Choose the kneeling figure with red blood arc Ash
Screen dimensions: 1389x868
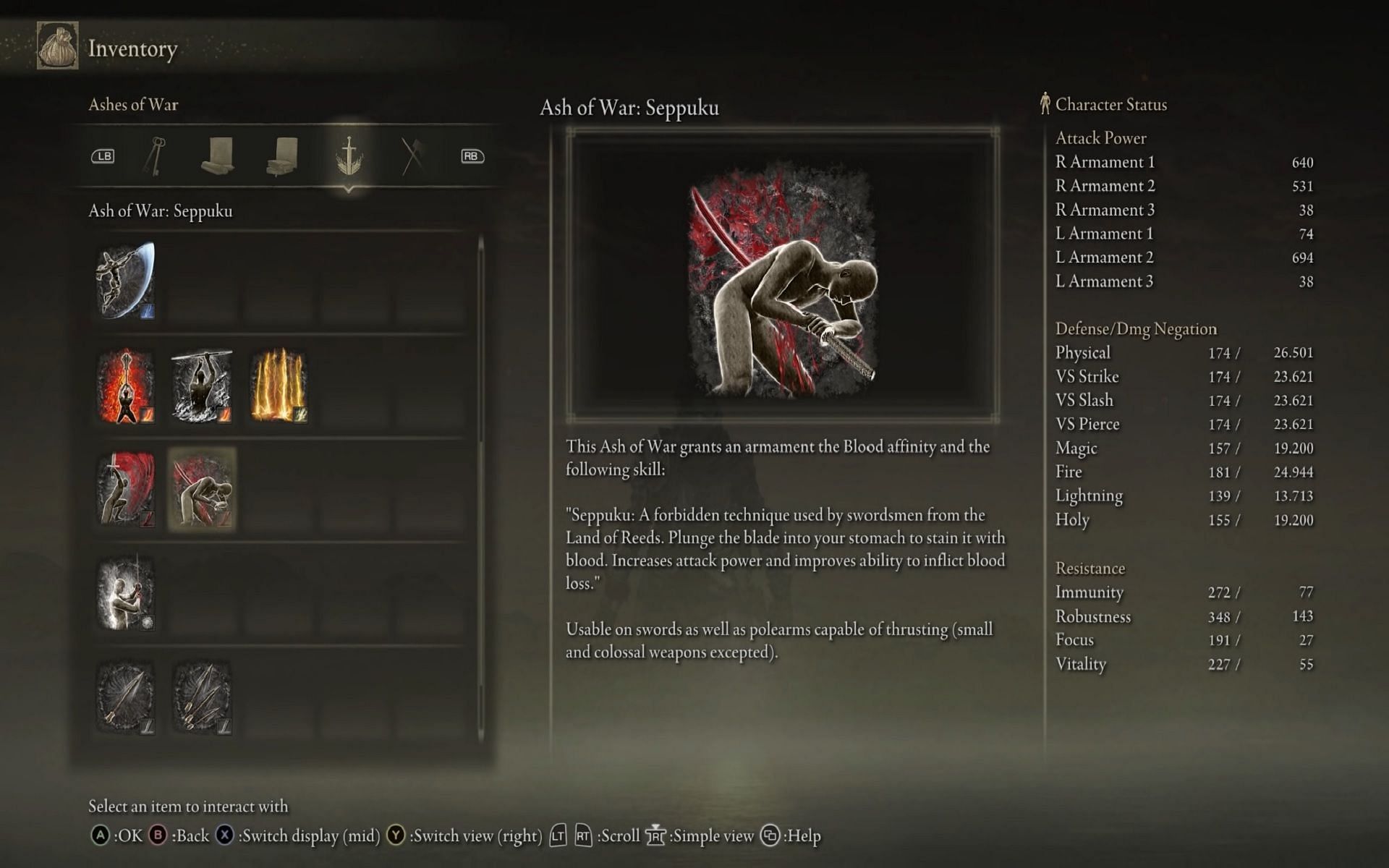tap(125, 489)
